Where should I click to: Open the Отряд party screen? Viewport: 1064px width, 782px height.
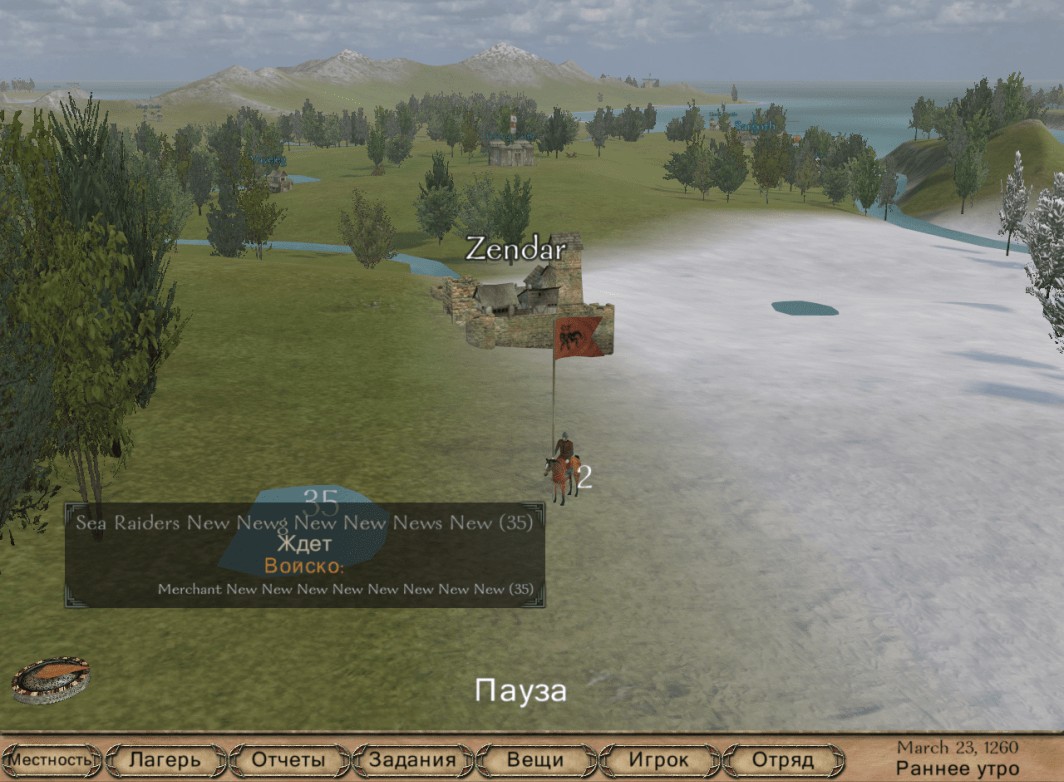(782, 760)
